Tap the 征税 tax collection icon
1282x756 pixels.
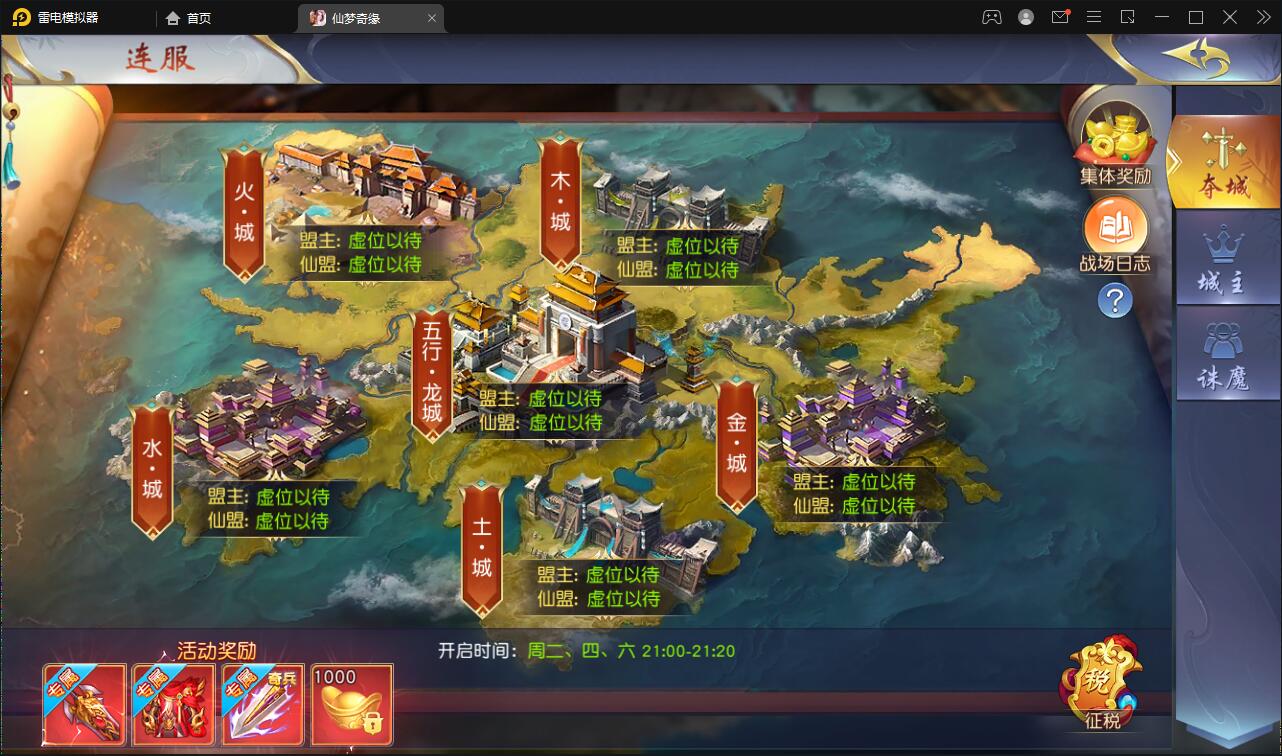(x=1099, y=683)
